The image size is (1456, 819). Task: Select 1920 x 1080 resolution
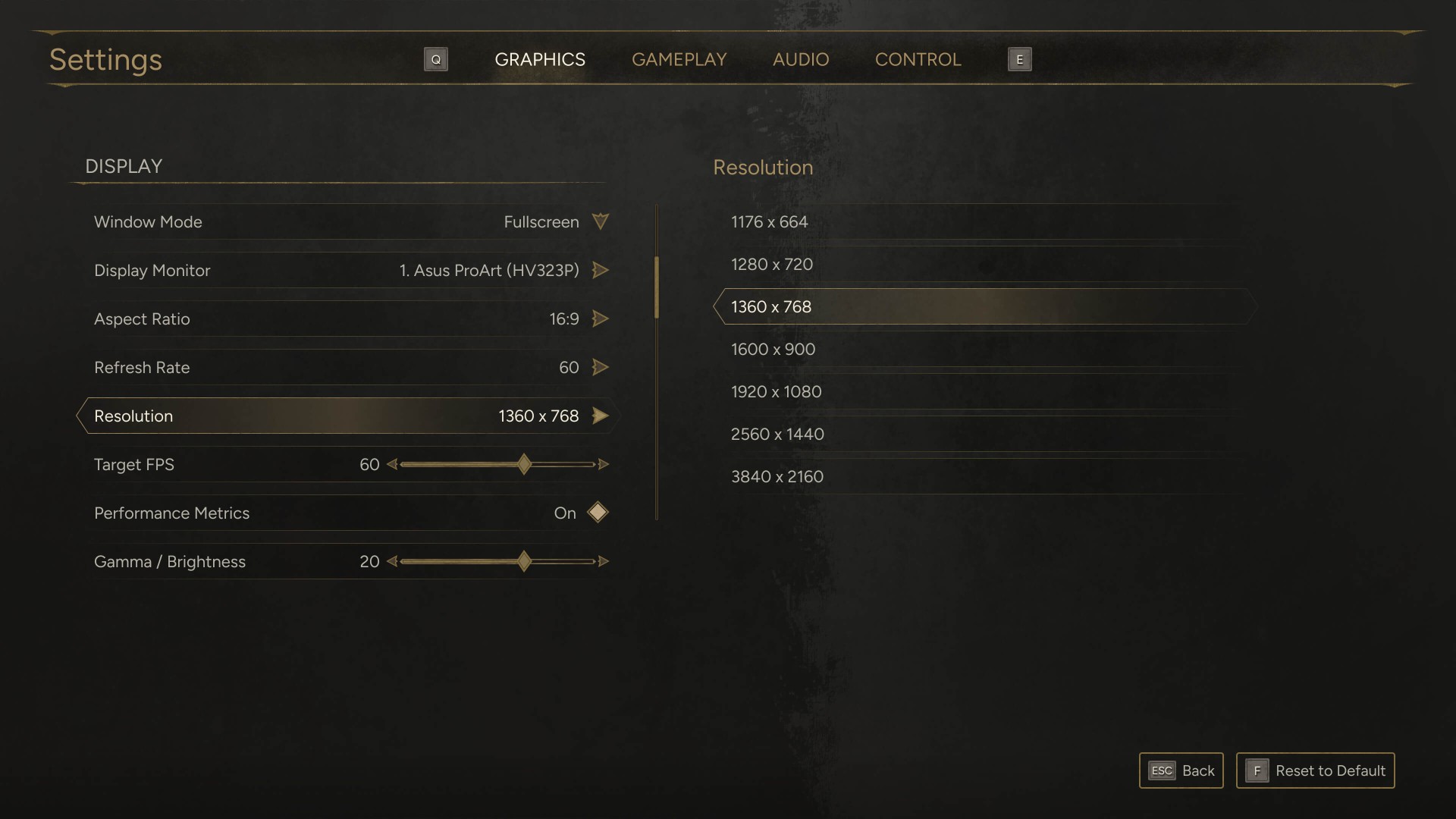coord(776,391)
